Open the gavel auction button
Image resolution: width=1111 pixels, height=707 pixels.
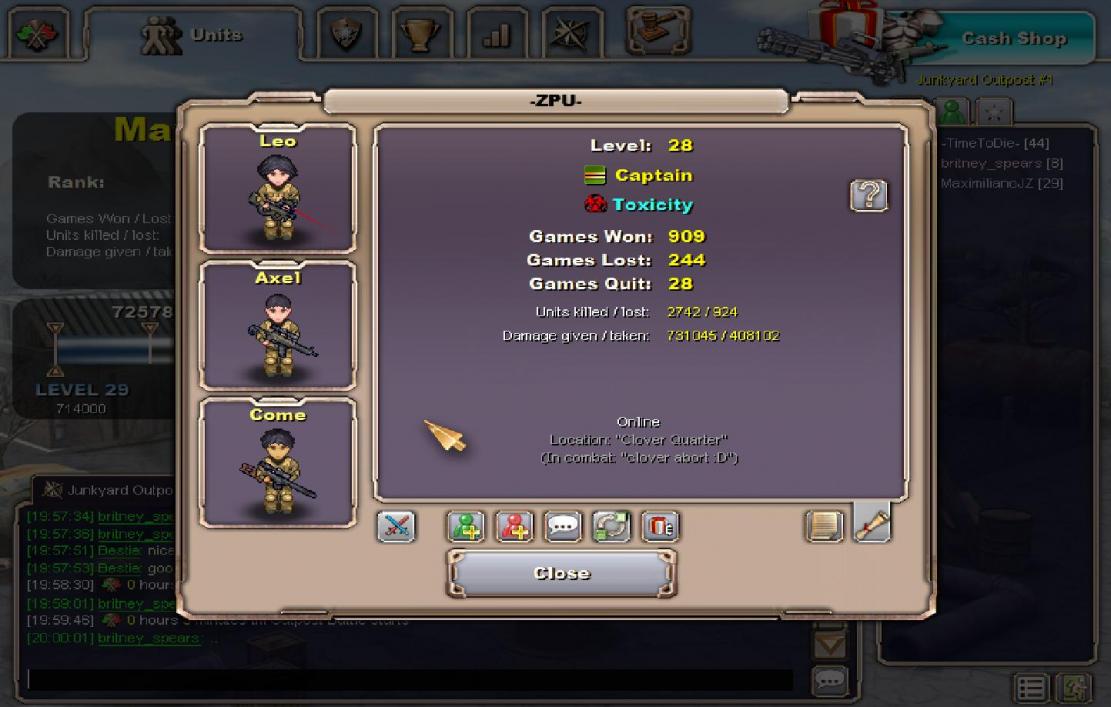[658, 32]
